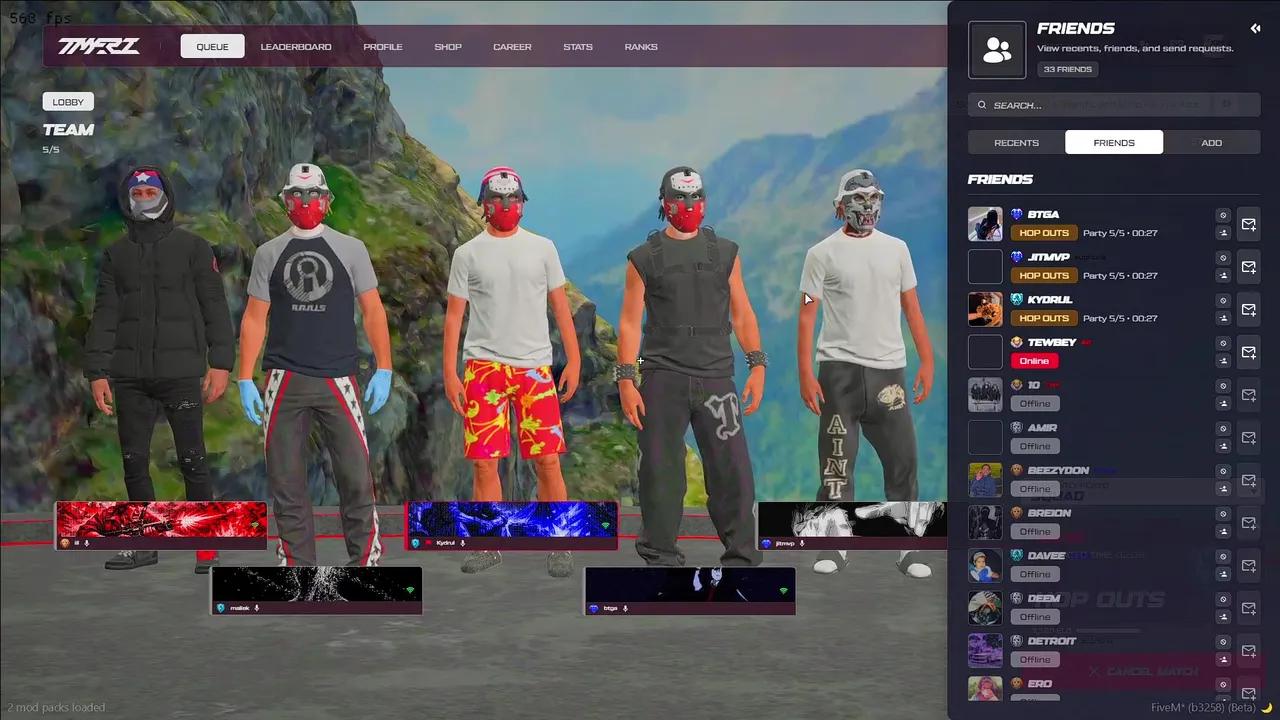Open the ADD tab to add friends
This screenshot has height=720, width=1280.
(1211, 142)
